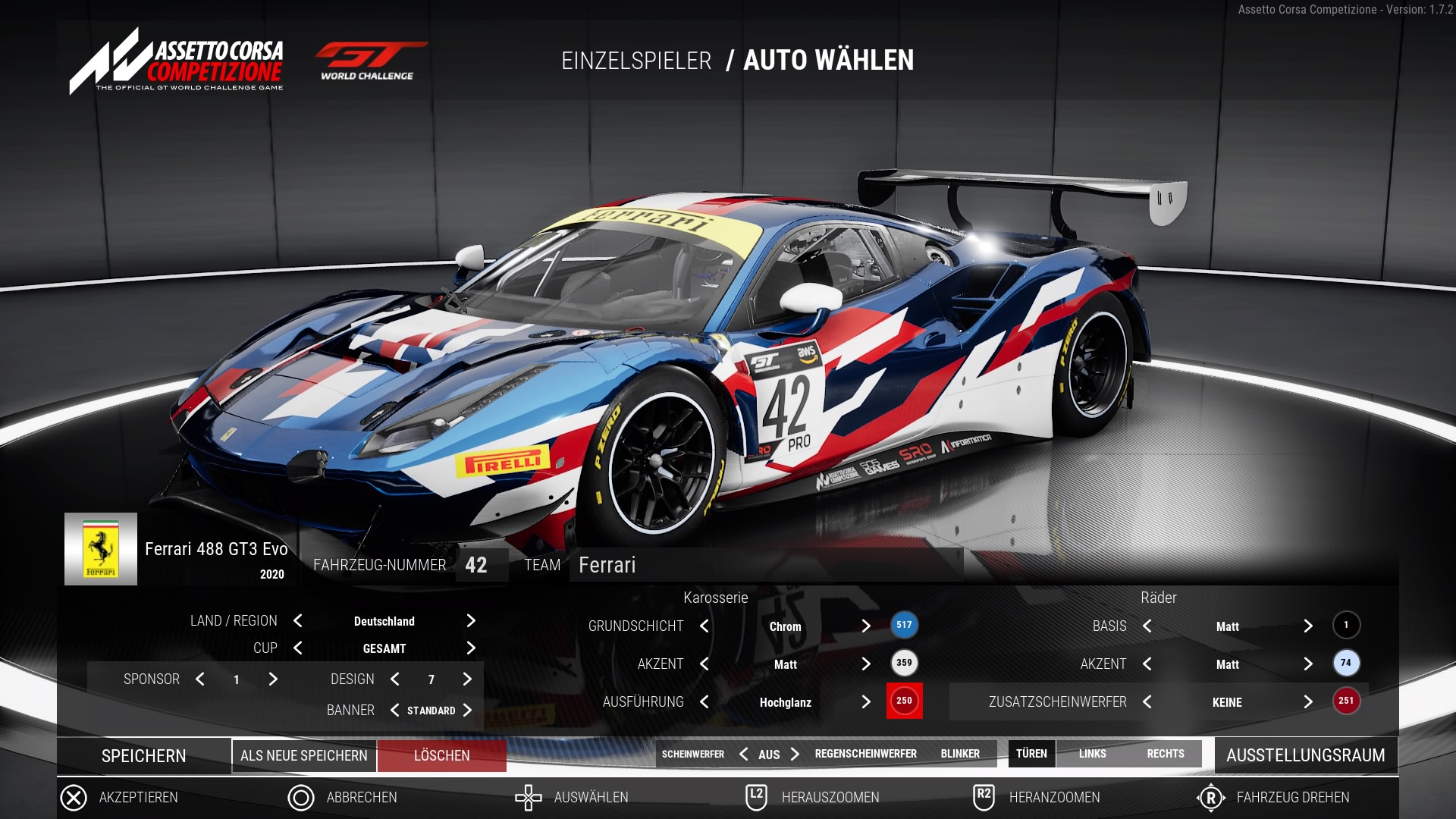Go to previous CUP option
1456x819 pixels.
[x=298, y=648]
